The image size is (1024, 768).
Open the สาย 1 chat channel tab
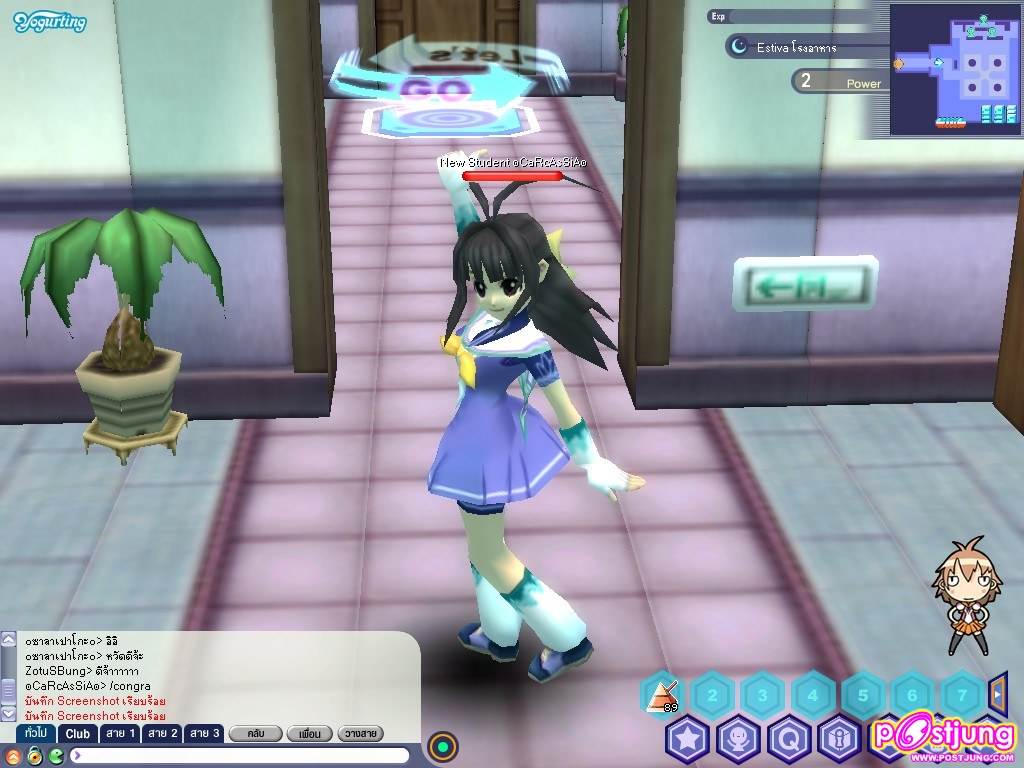click(x=120, y=734)
